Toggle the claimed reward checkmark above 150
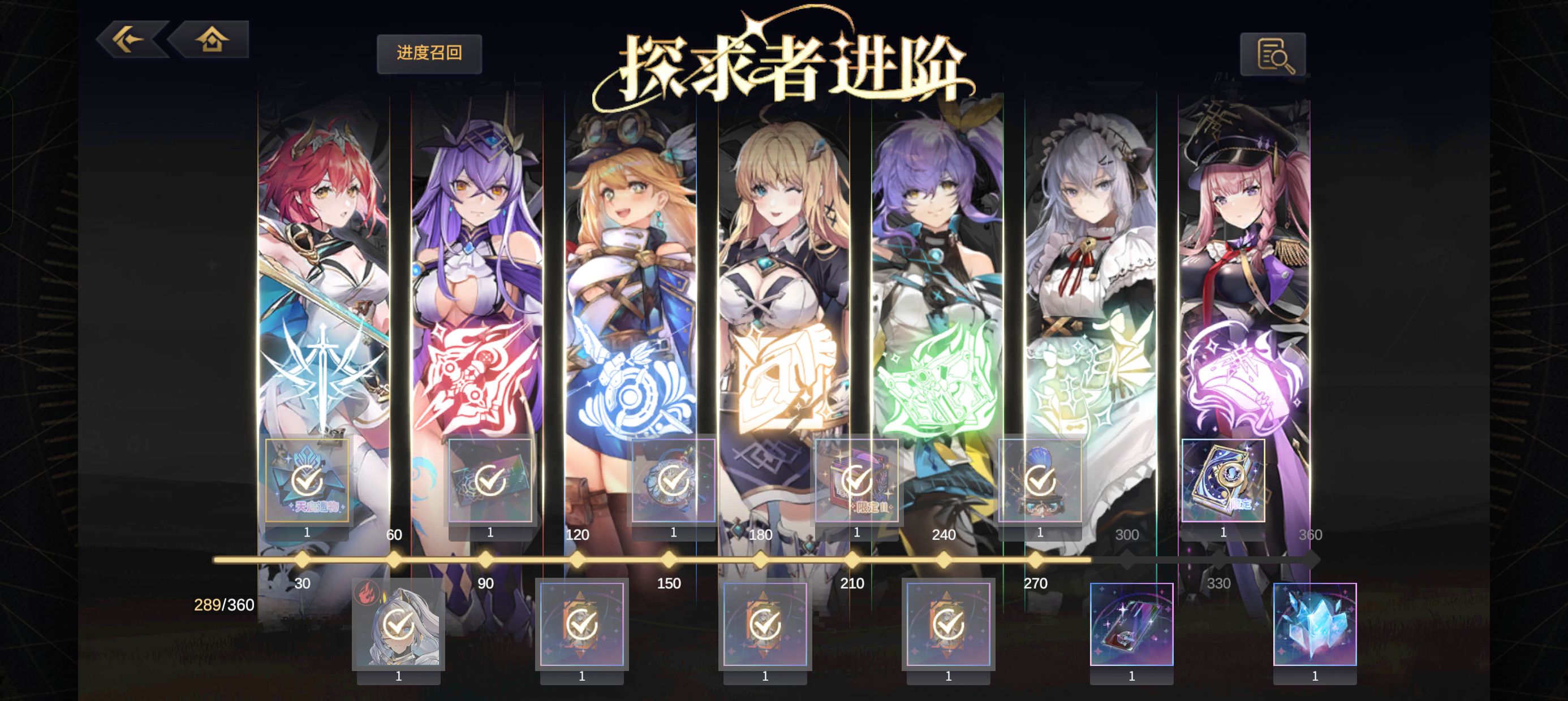This screenshot has width=1568, height=701. 673,481
